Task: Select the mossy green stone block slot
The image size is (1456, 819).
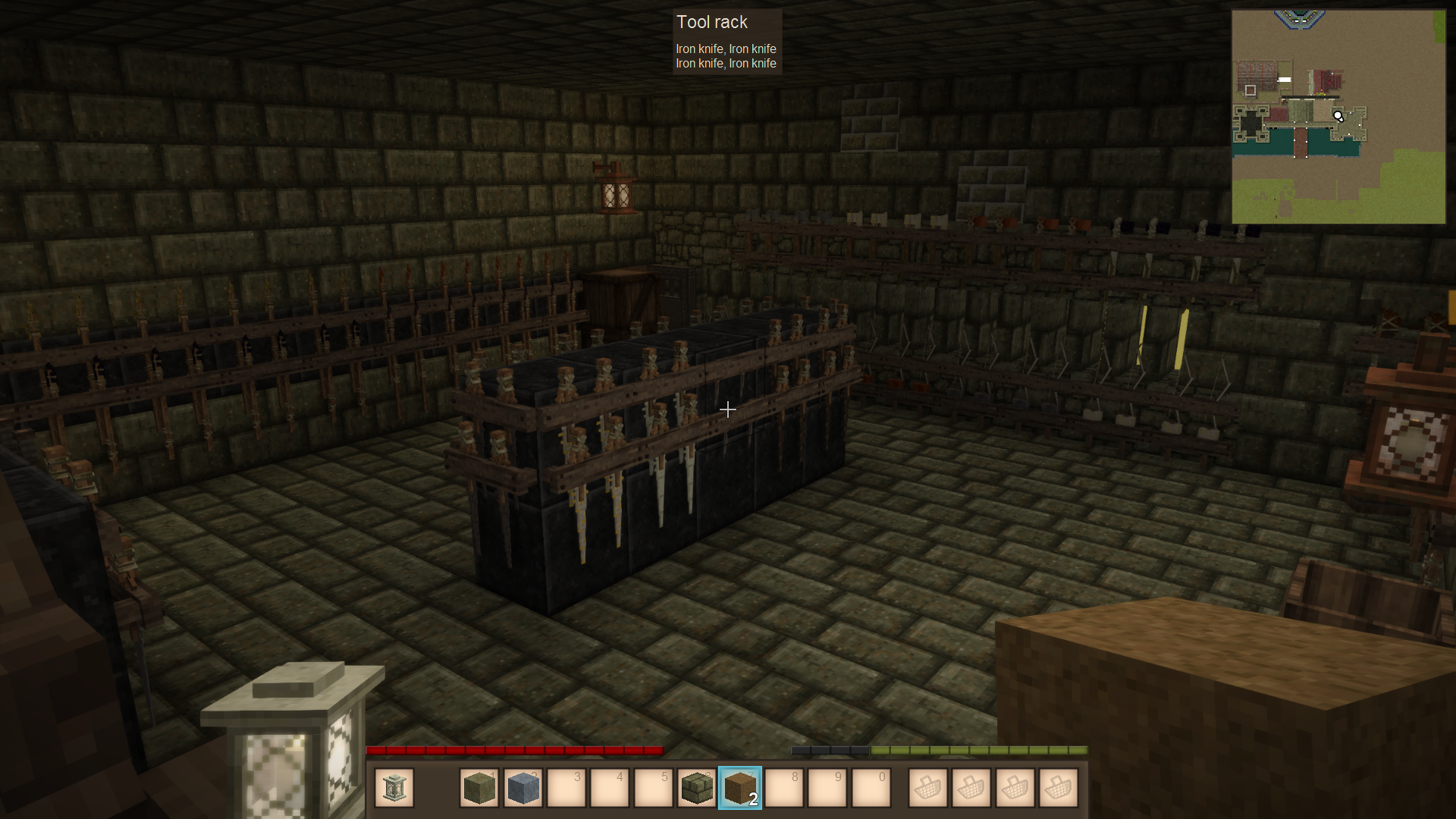Action: [x=479, y=788]
